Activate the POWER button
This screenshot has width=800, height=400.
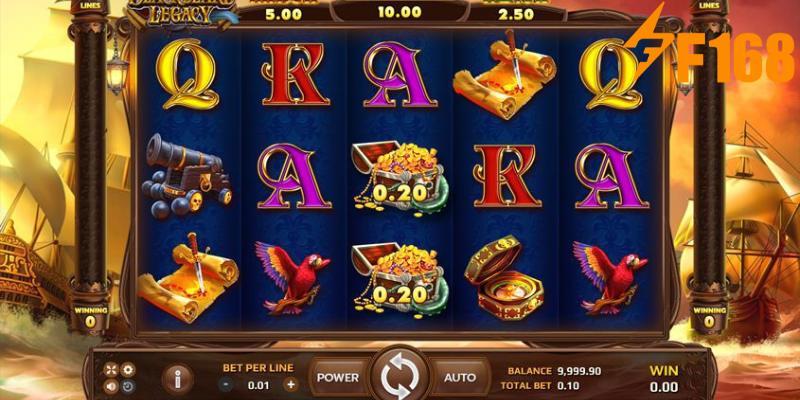point(337,377)
